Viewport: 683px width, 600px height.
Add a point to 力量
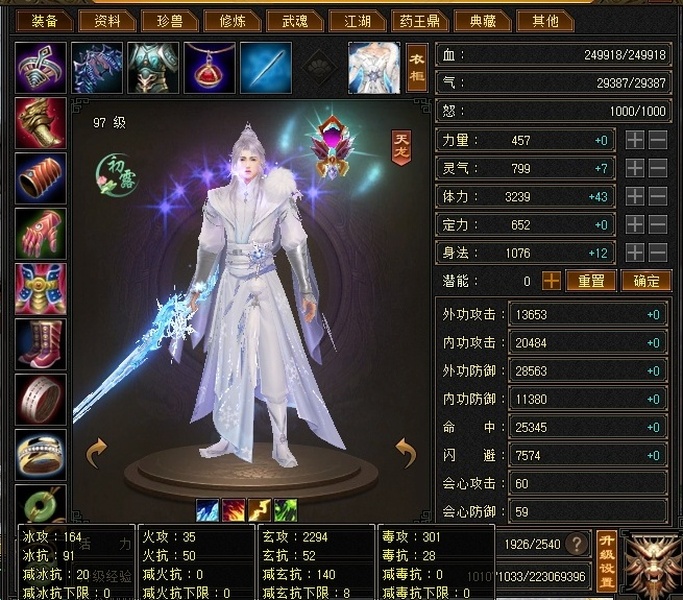pyautogui.click(x=634, y=141)
